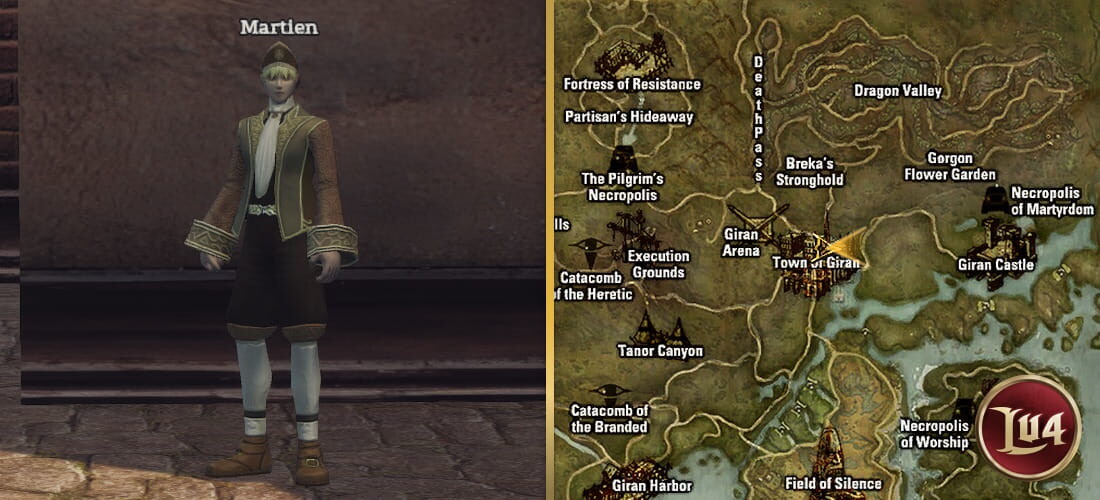1100x500 pixels.
Task: Select the Giran Castle map label
Action: click(x=996, y=265)
